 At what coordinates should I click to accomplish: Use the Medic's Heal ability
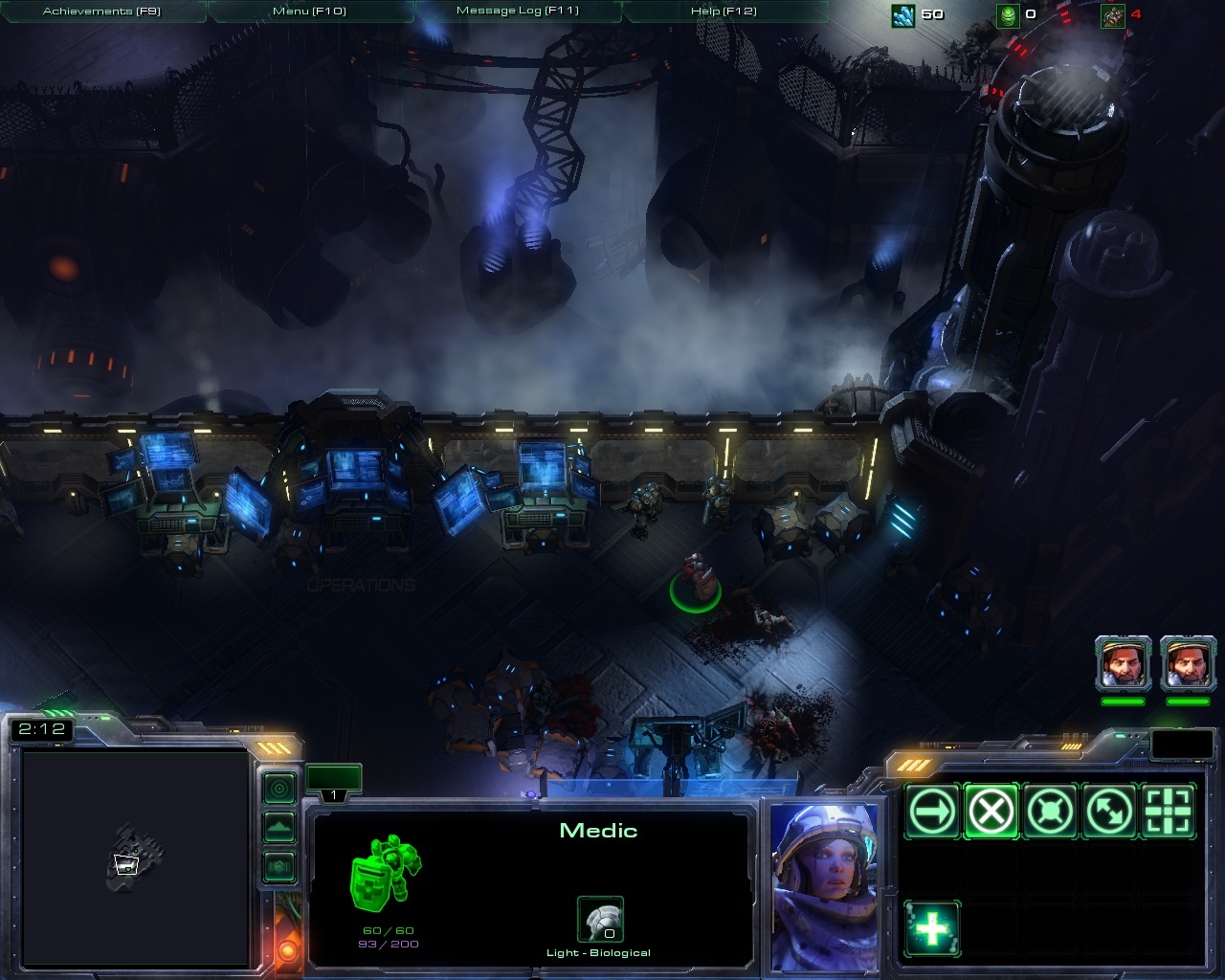click(x=931, y=929)
